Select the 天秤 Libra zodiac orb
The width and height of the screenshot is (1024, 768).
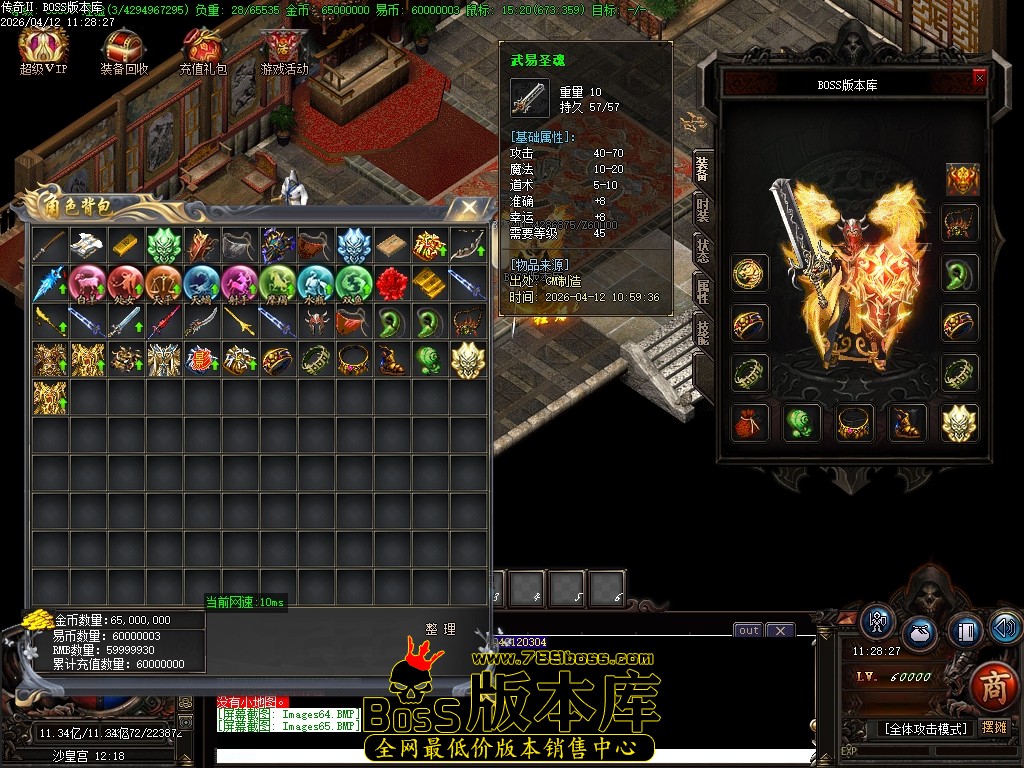coord(164,284)
